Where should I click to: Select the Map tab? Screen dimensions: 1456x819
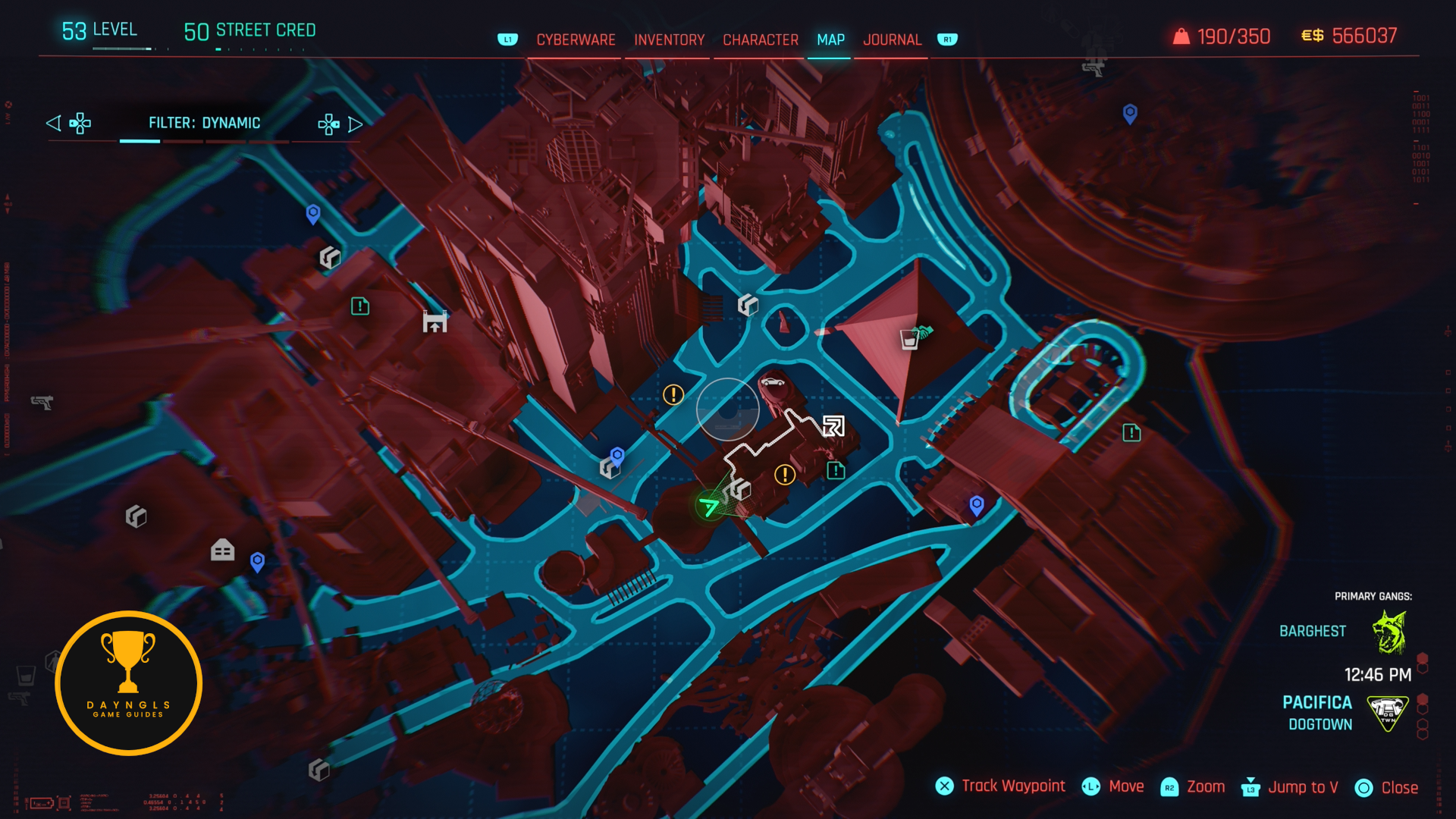click(x=830, y=39)
